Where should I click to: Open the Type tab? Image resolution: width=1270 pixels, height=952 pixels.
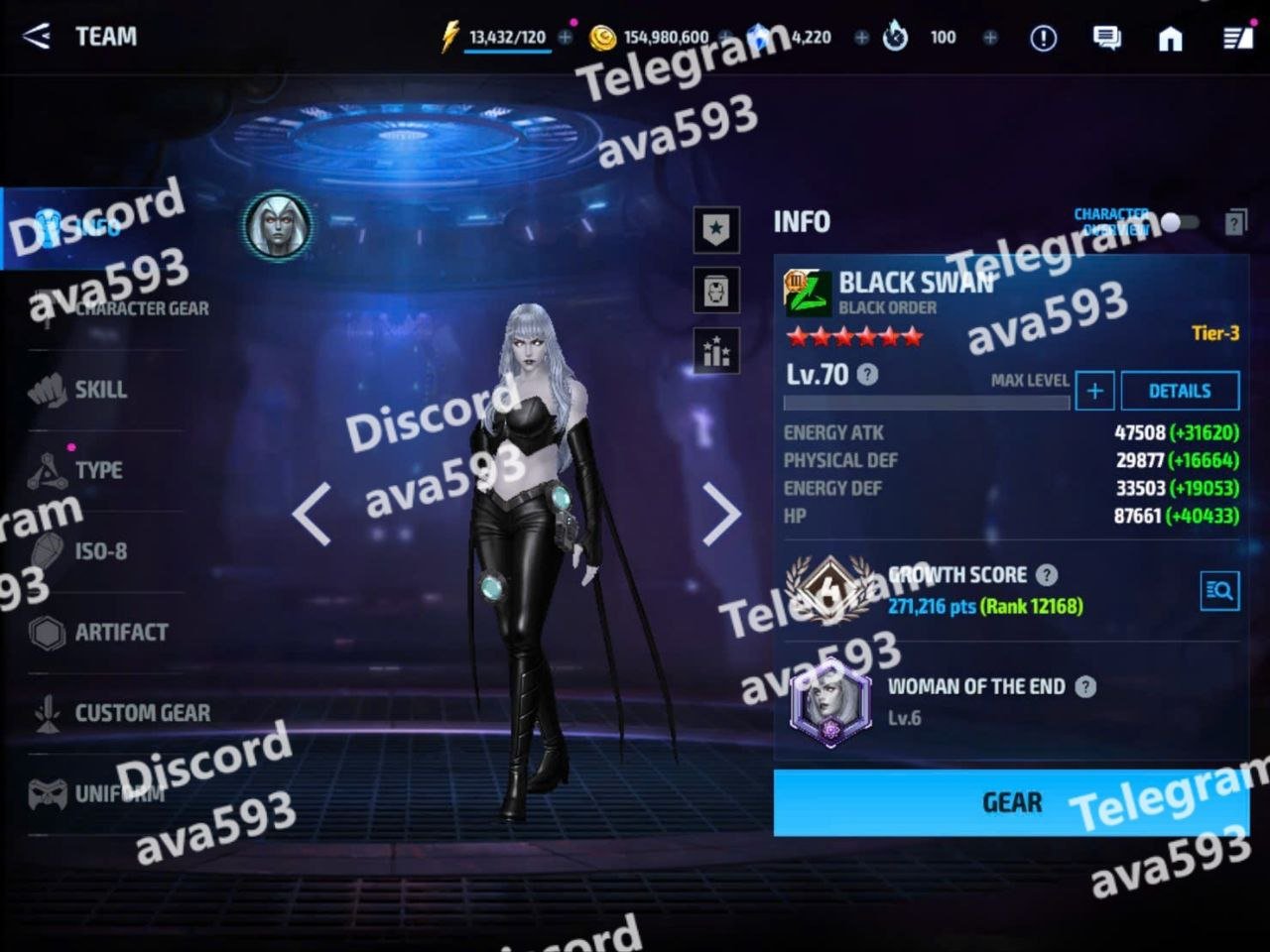click(98, 470)
